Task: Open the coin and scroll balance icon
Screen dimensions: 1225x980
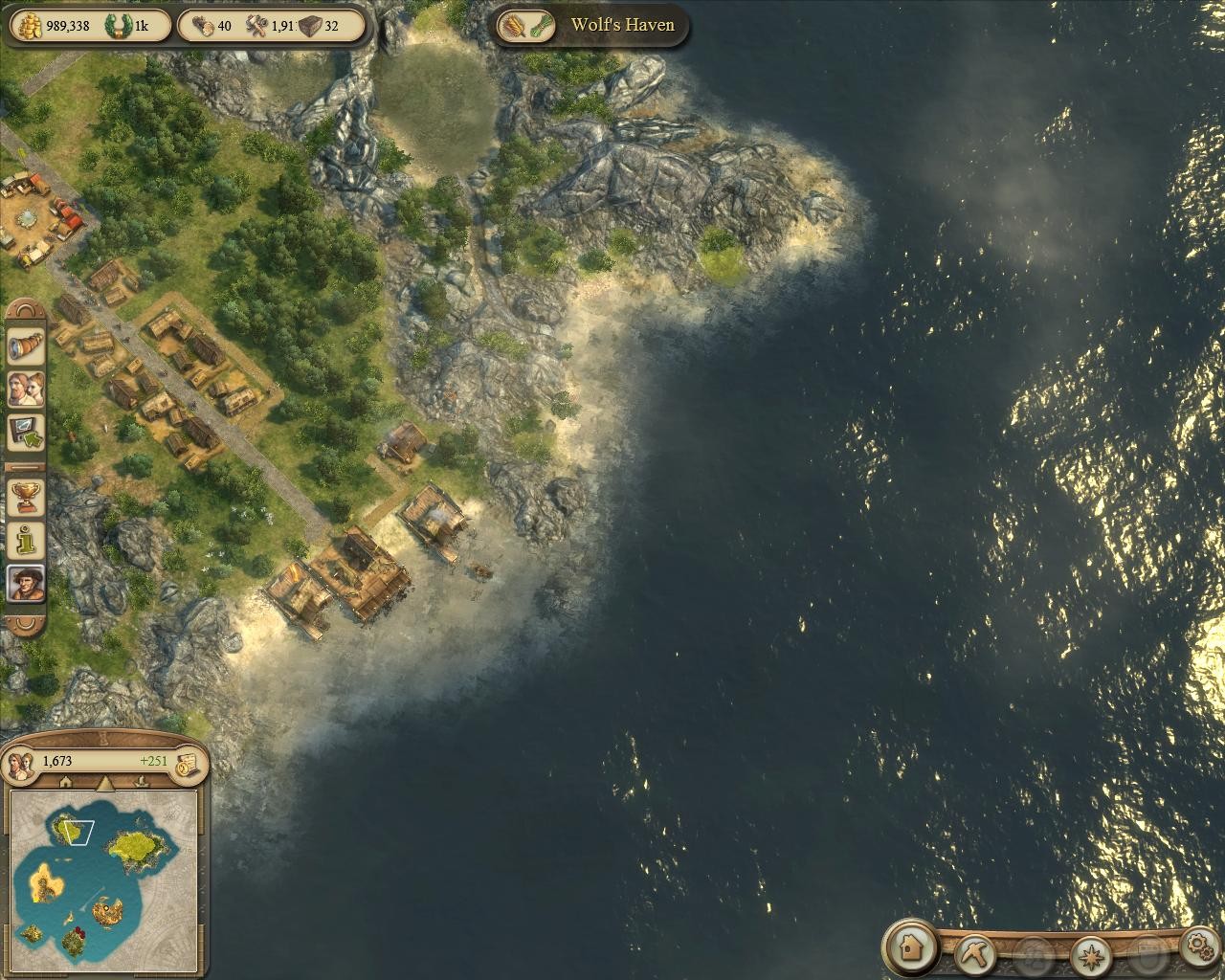Action: (x=189, y=762)
